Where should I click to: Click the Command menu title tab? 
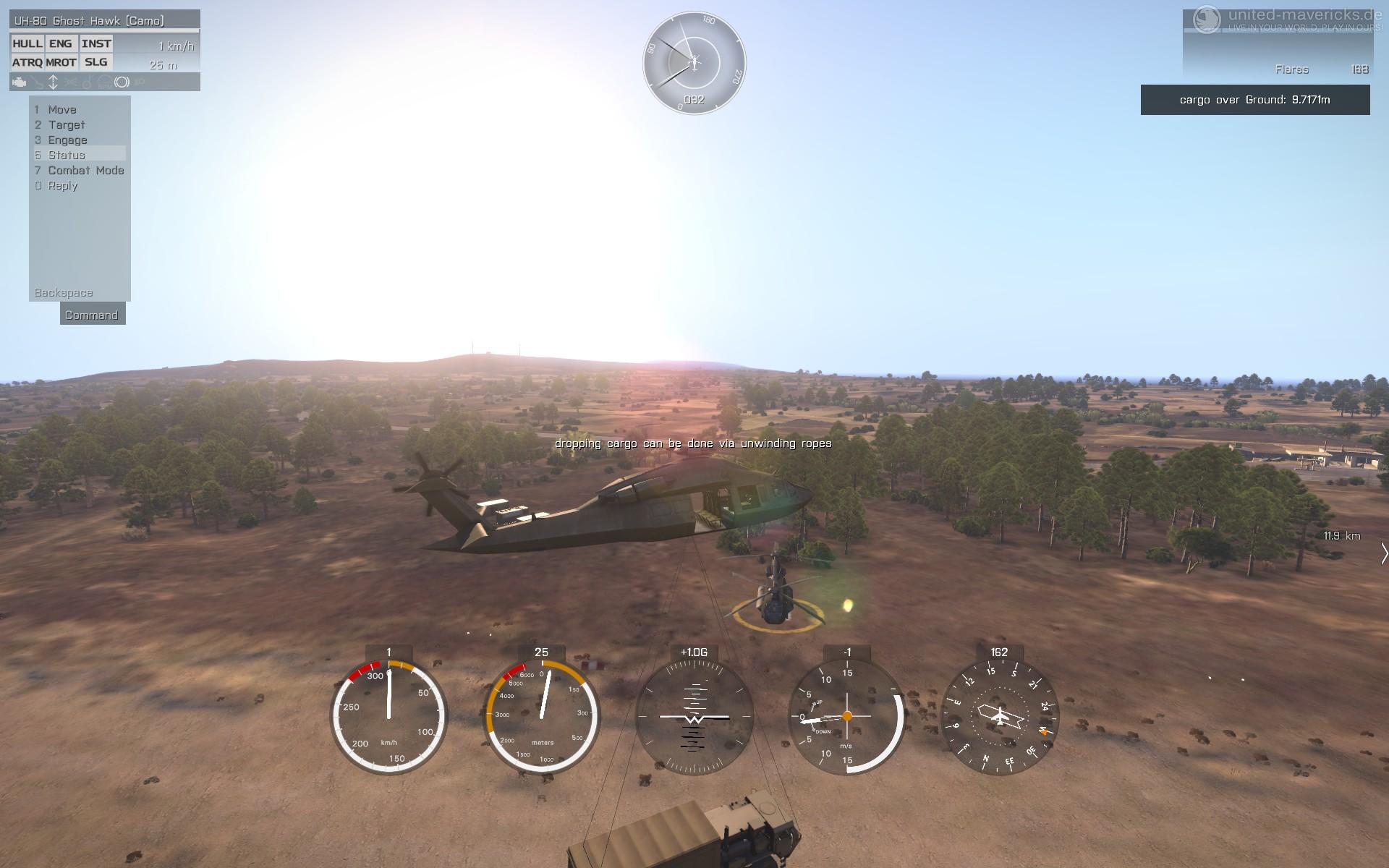92,315
